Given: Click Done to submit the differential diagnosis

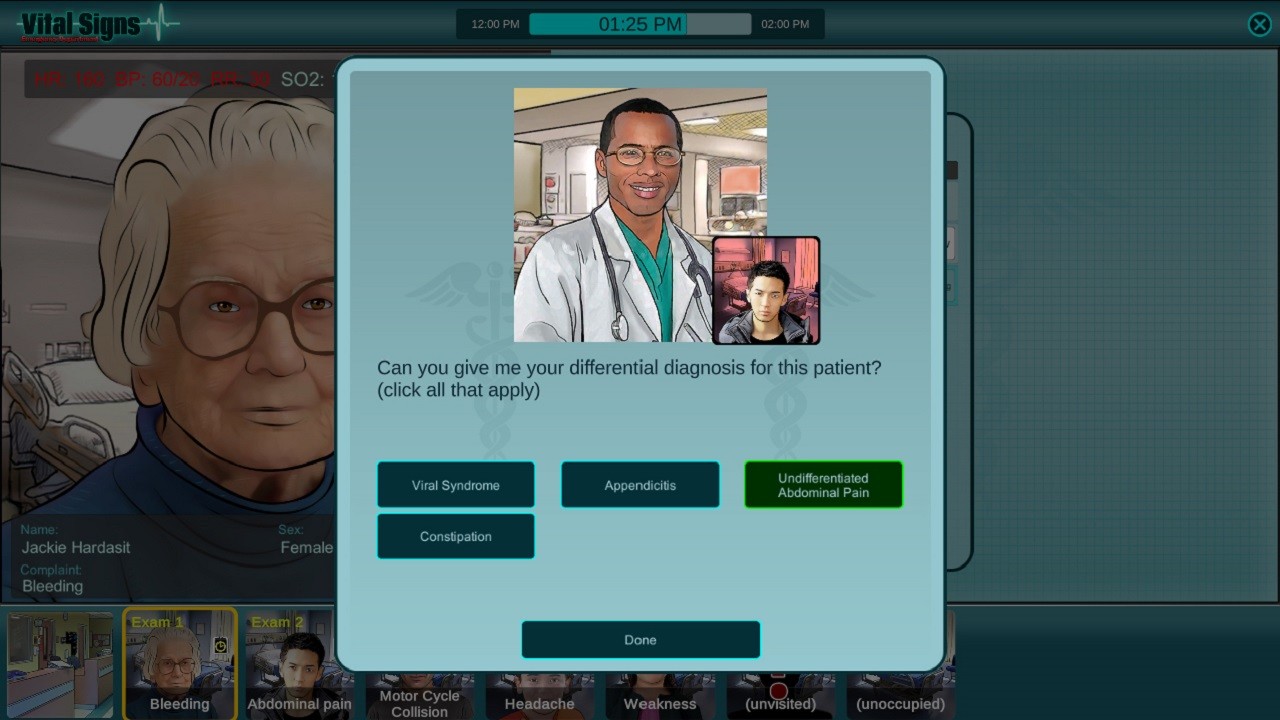Looking at the screenshot, I should tap(640, 639).
